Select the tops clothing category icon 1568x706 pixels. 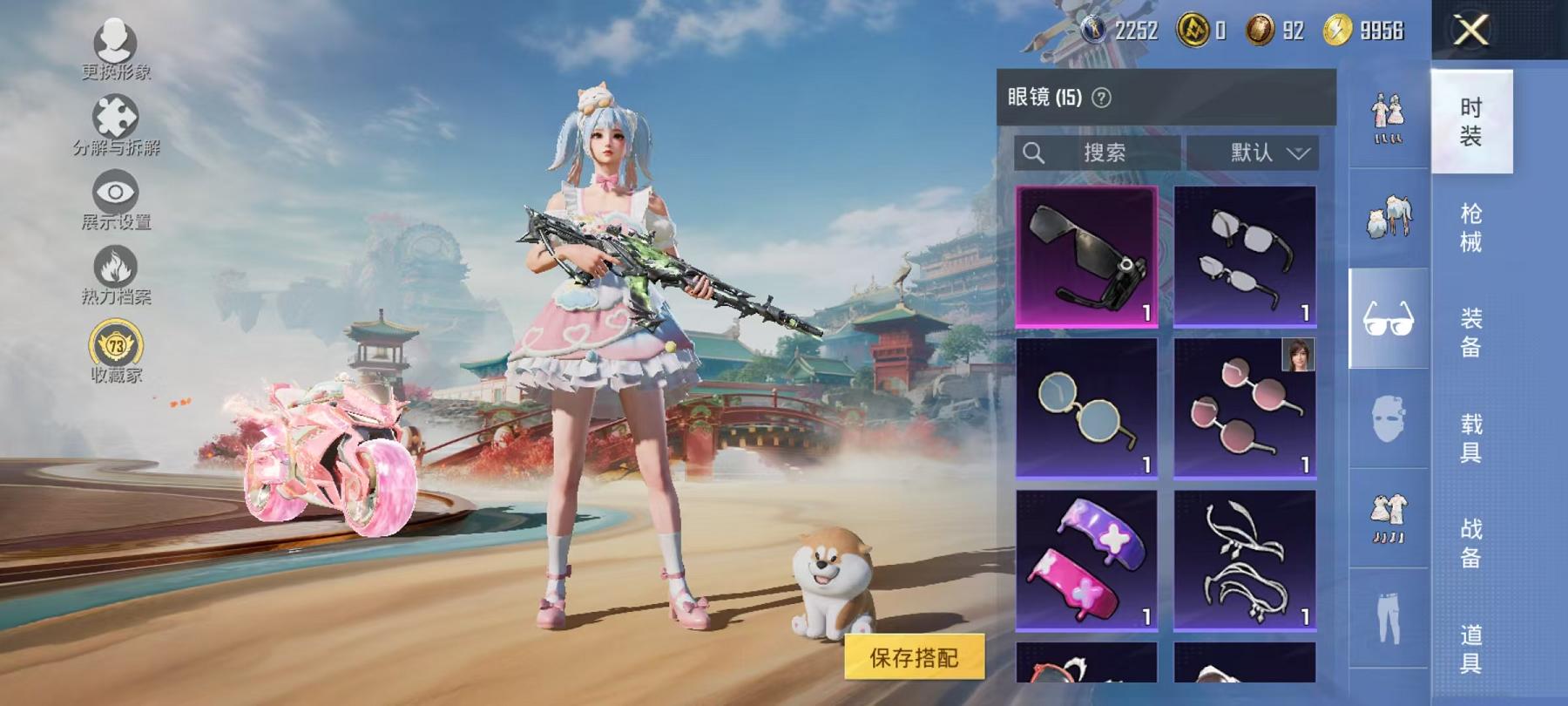[1389, 218]
